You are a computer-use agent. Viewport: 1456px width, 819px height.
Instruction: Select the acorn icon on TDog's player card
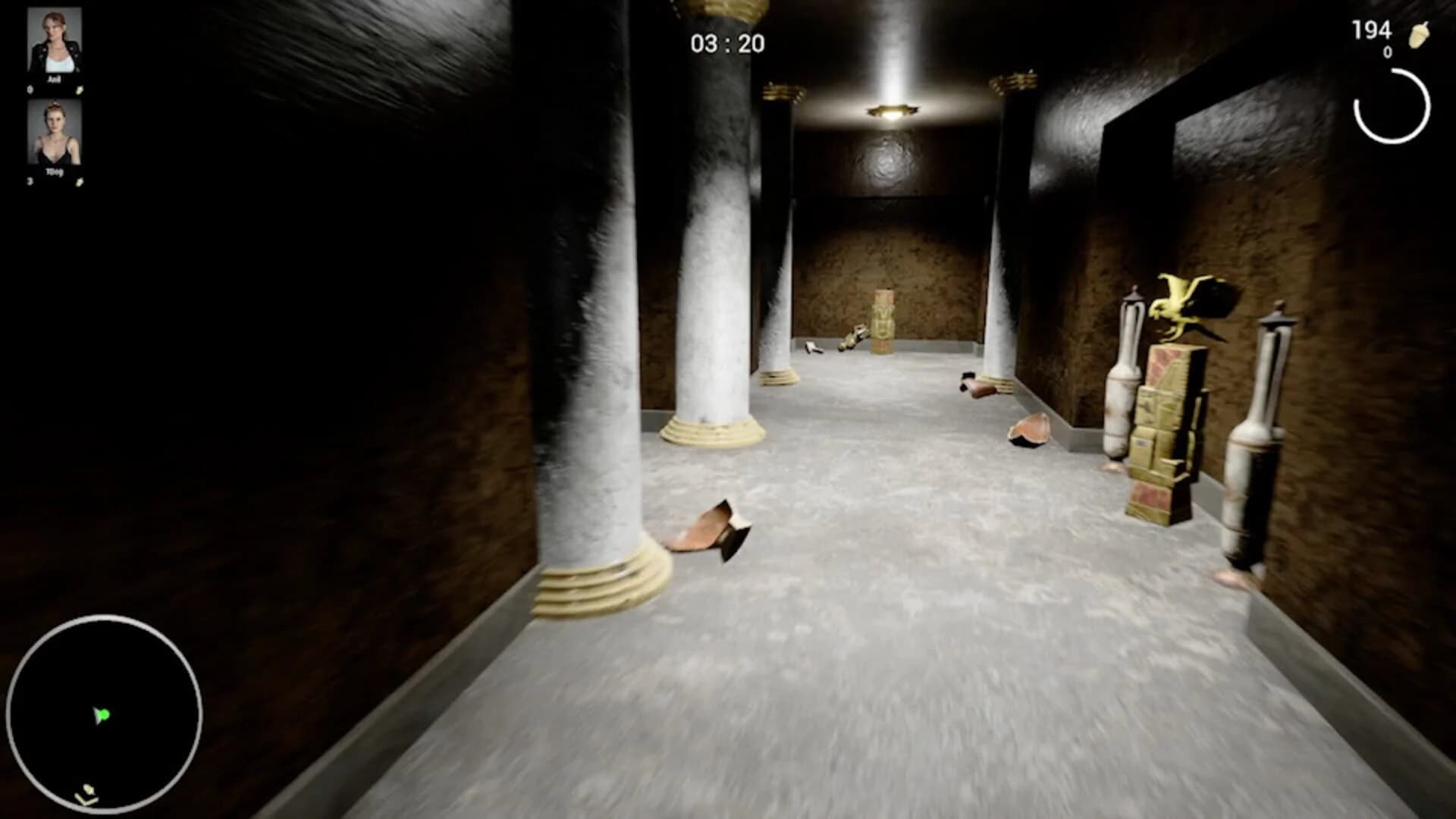[x=80, y=182]
